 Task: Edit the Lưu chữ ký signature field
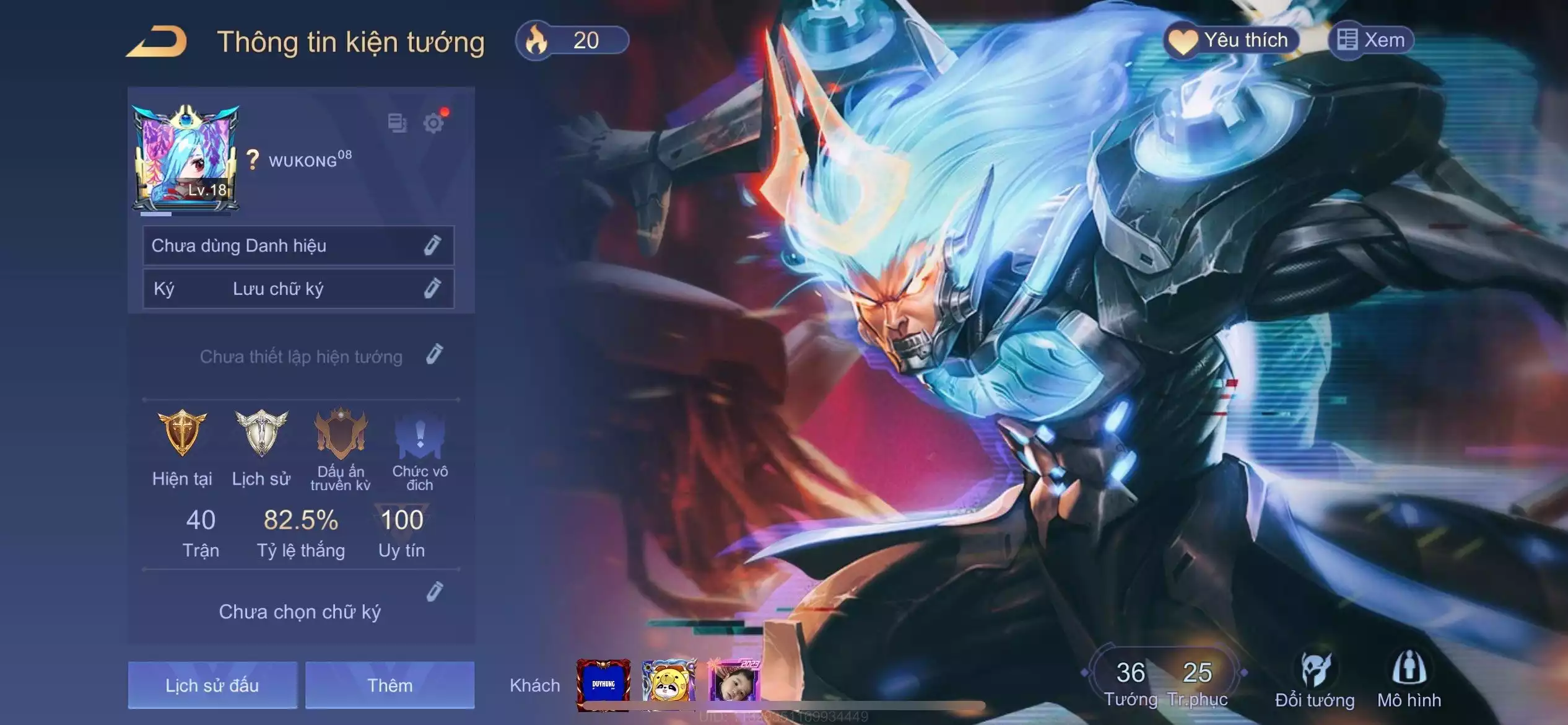click(x=432, y=288)
